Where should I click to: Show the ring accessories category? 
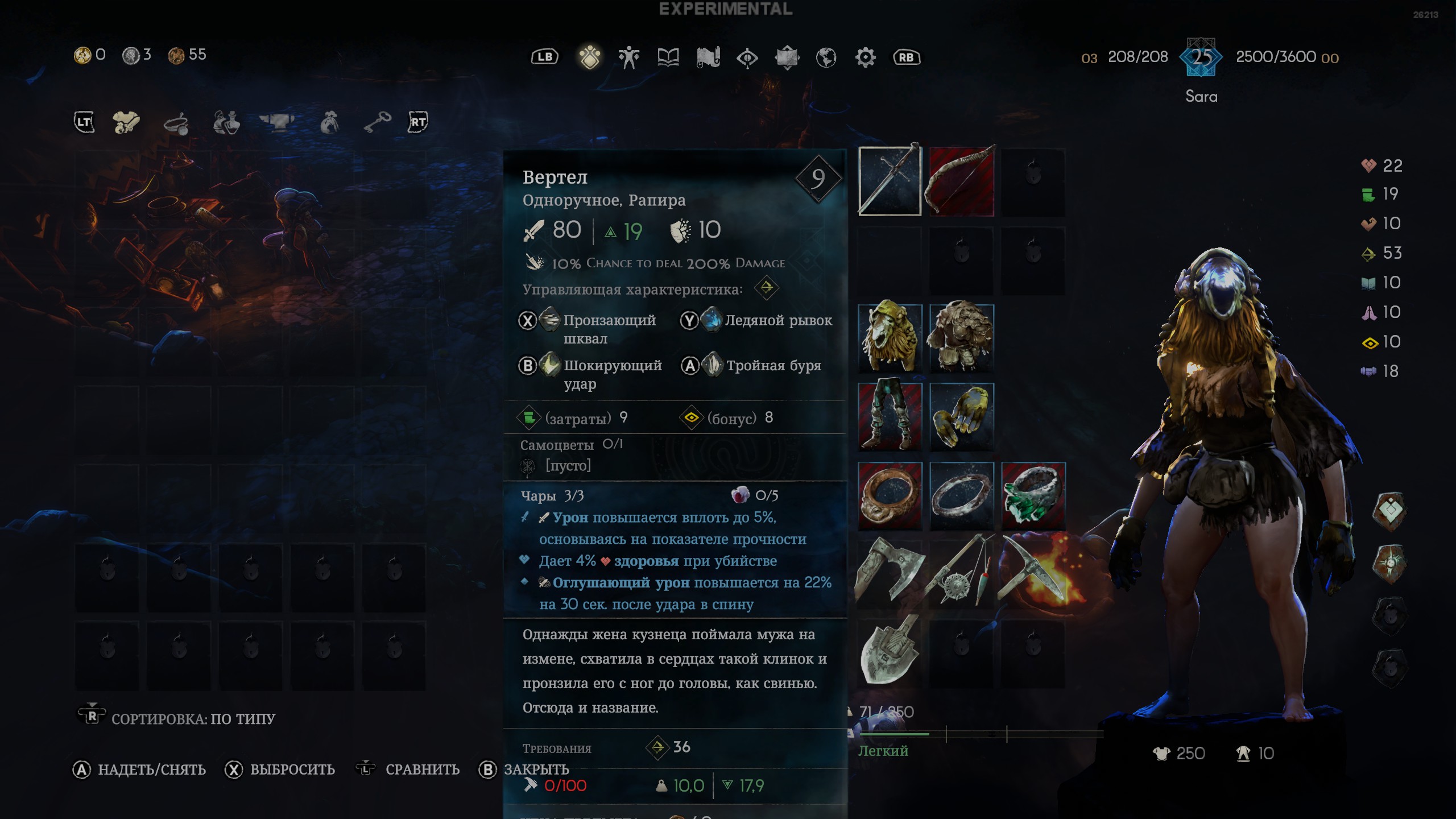pyautogui.click(x=176, y=123)
